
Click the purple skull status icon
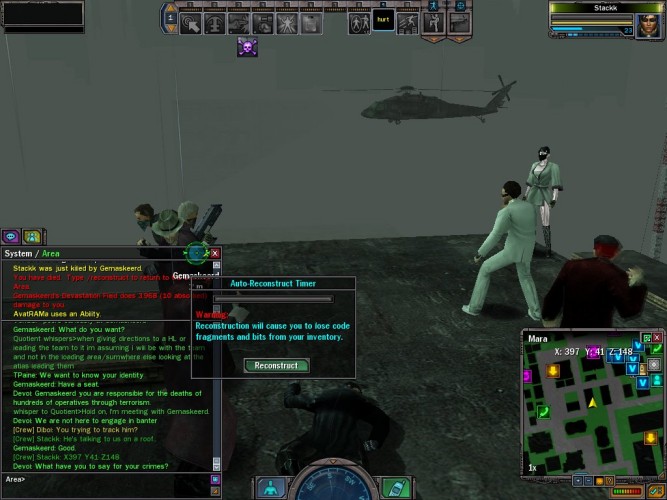pyautogui.click(x=247, y=46)
